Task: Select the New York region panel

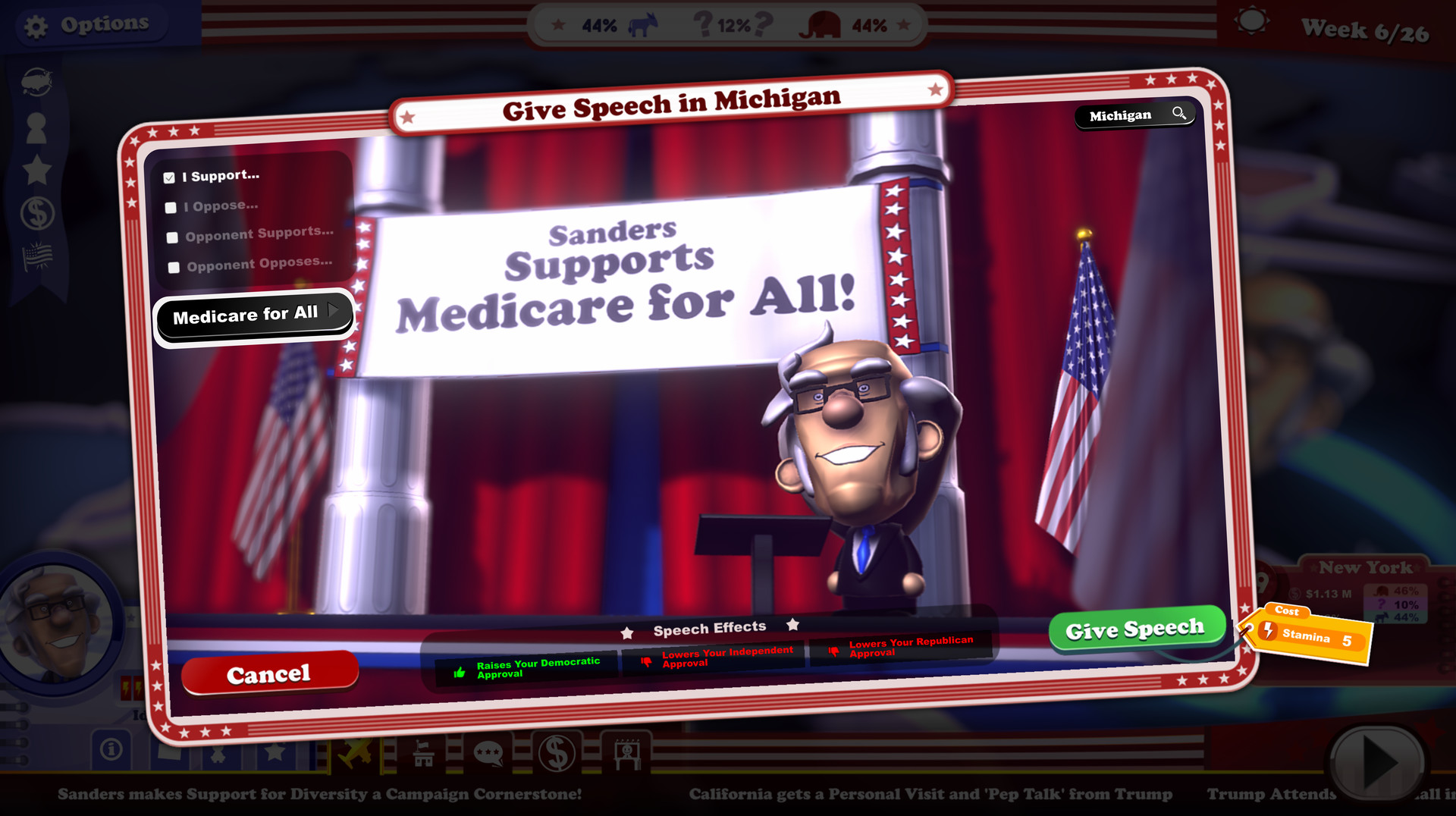Action: click(x=1365, y=567)
